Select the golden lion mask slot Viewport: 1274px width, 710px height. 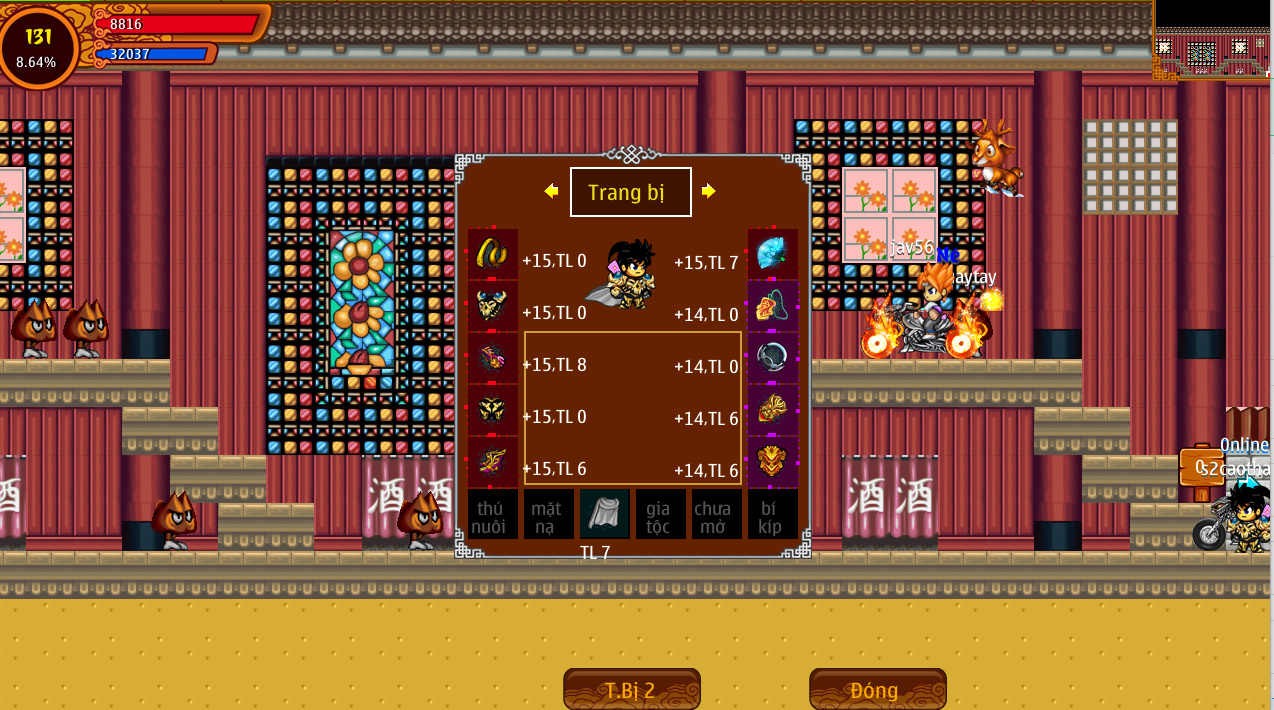point(773,462)
